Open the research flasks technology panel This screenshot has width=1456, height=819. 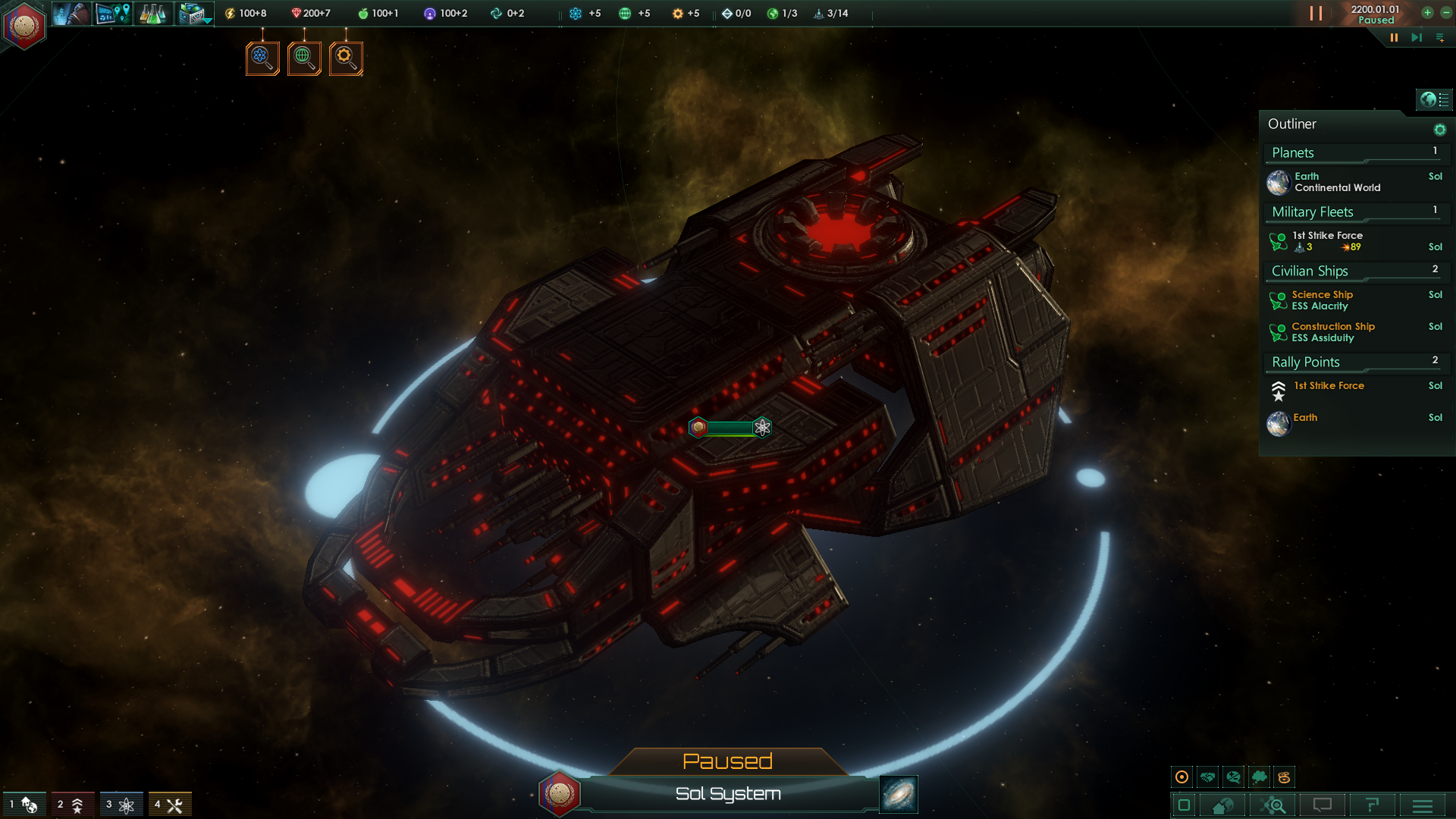click(152, 14)
